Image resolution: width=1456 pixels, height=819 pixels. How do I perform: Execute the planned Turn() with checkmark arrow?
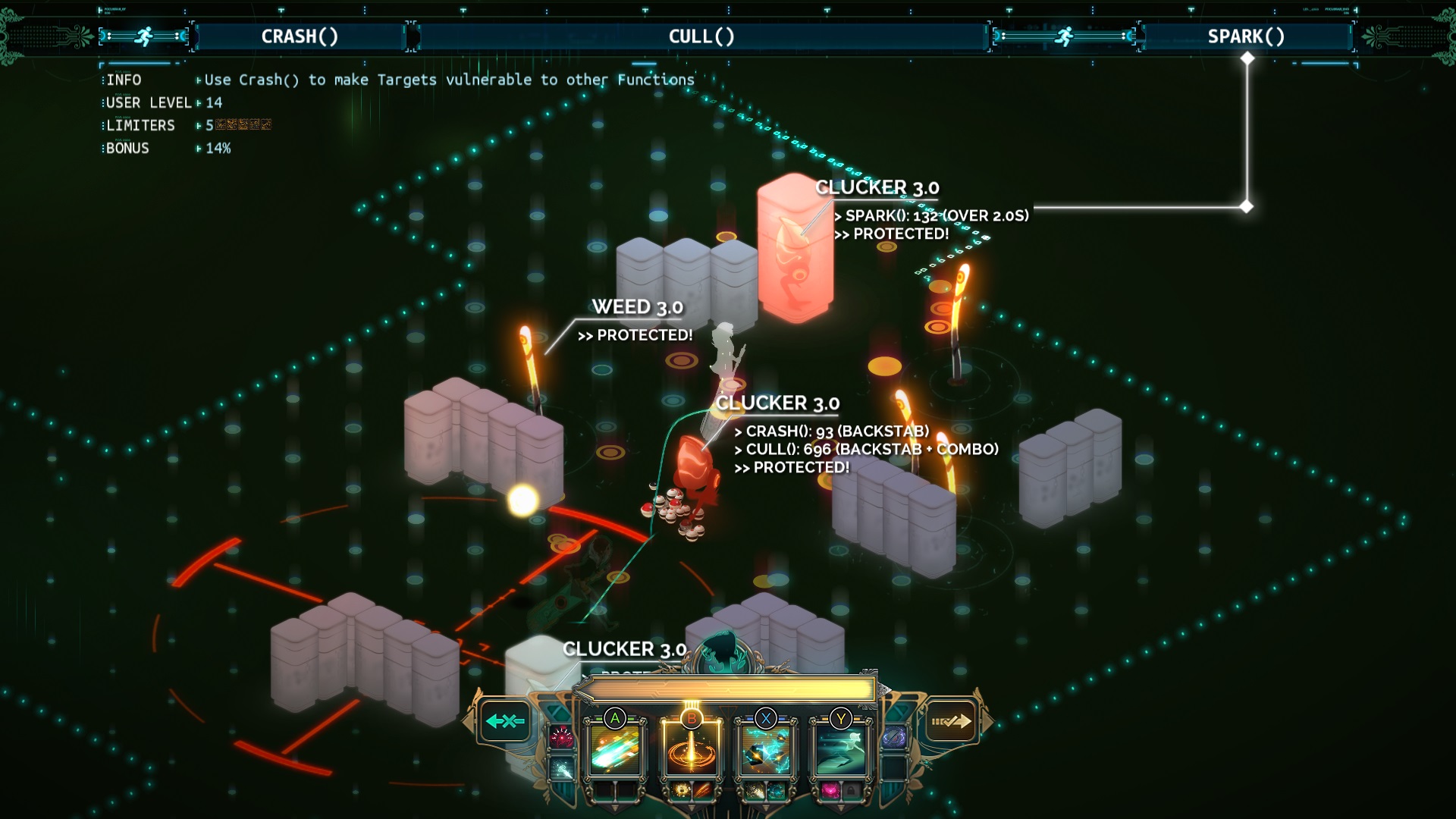pyautogui.click(x=951, y=721)
